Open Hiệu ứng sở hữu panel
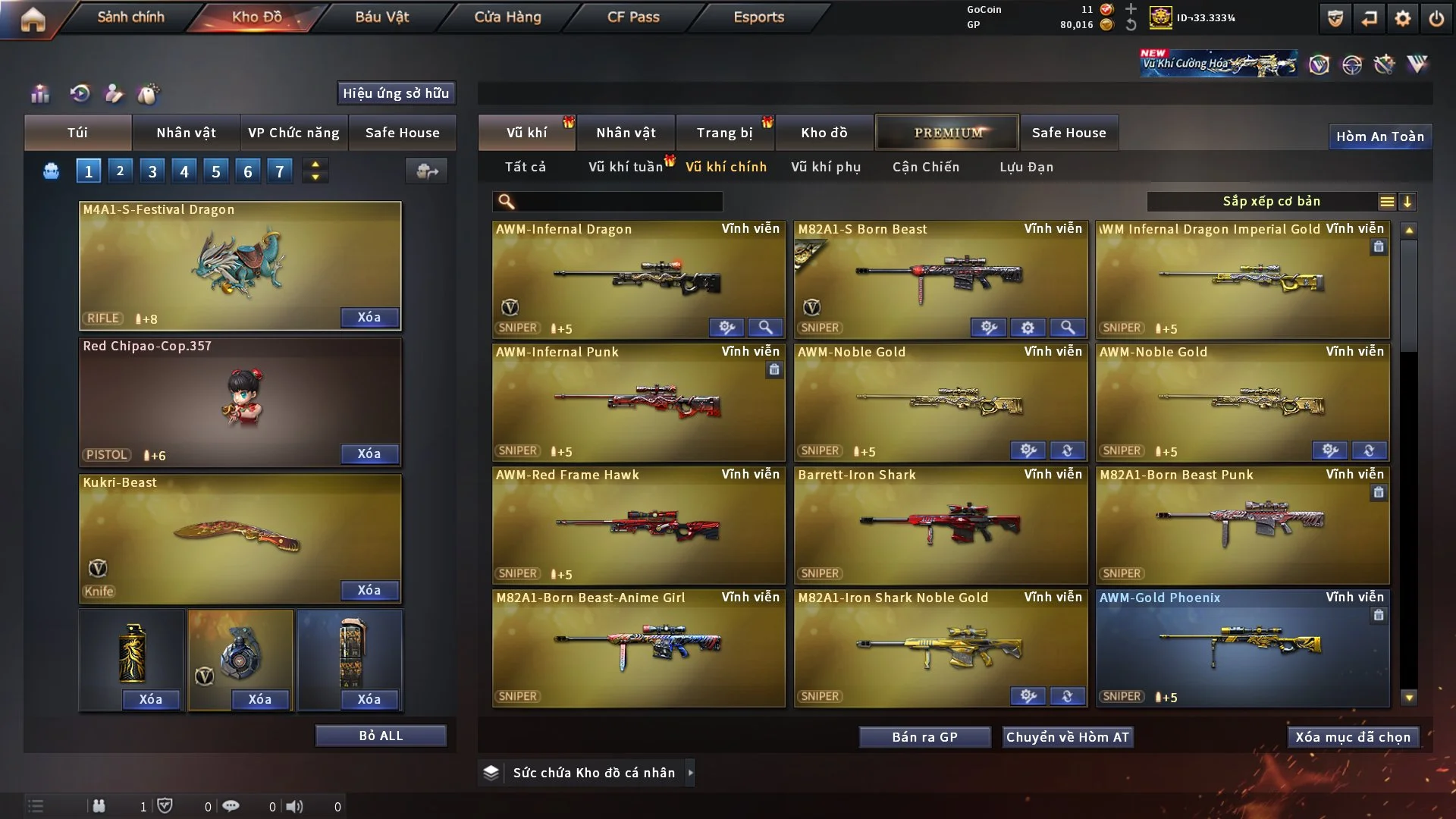 (396, 93)
